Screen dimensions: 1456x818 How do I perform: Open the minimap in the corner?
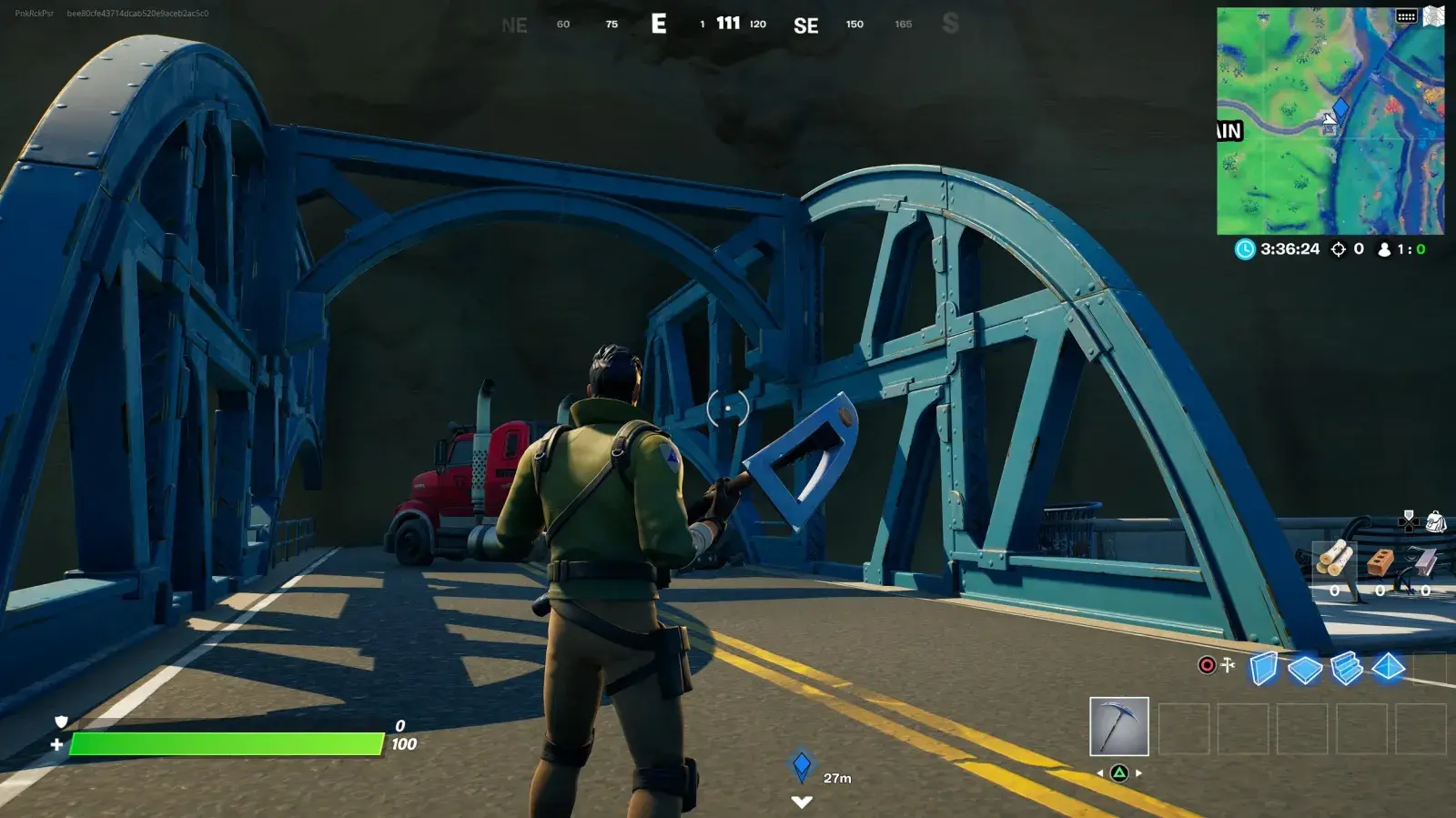click(1330, 121)
